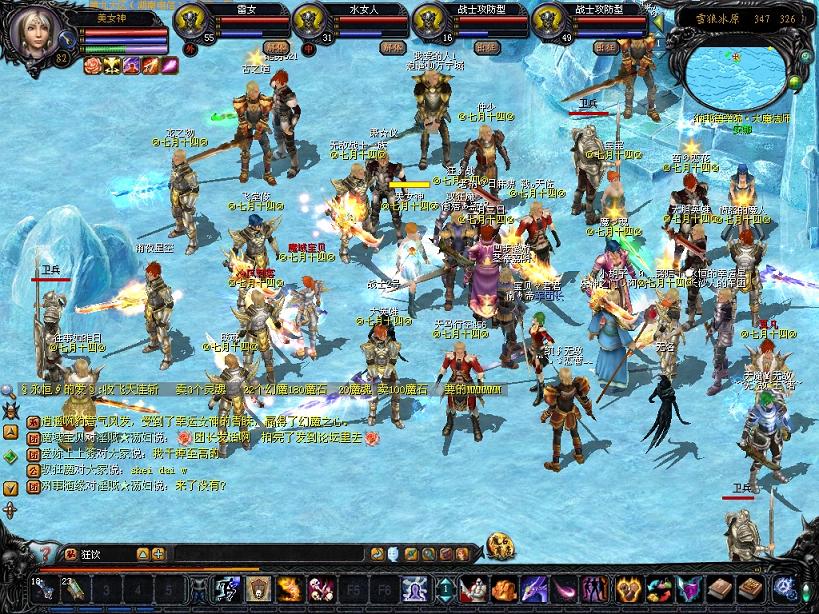Click the green diamond chat button
The image size is (819, 614).
[9, 455]
